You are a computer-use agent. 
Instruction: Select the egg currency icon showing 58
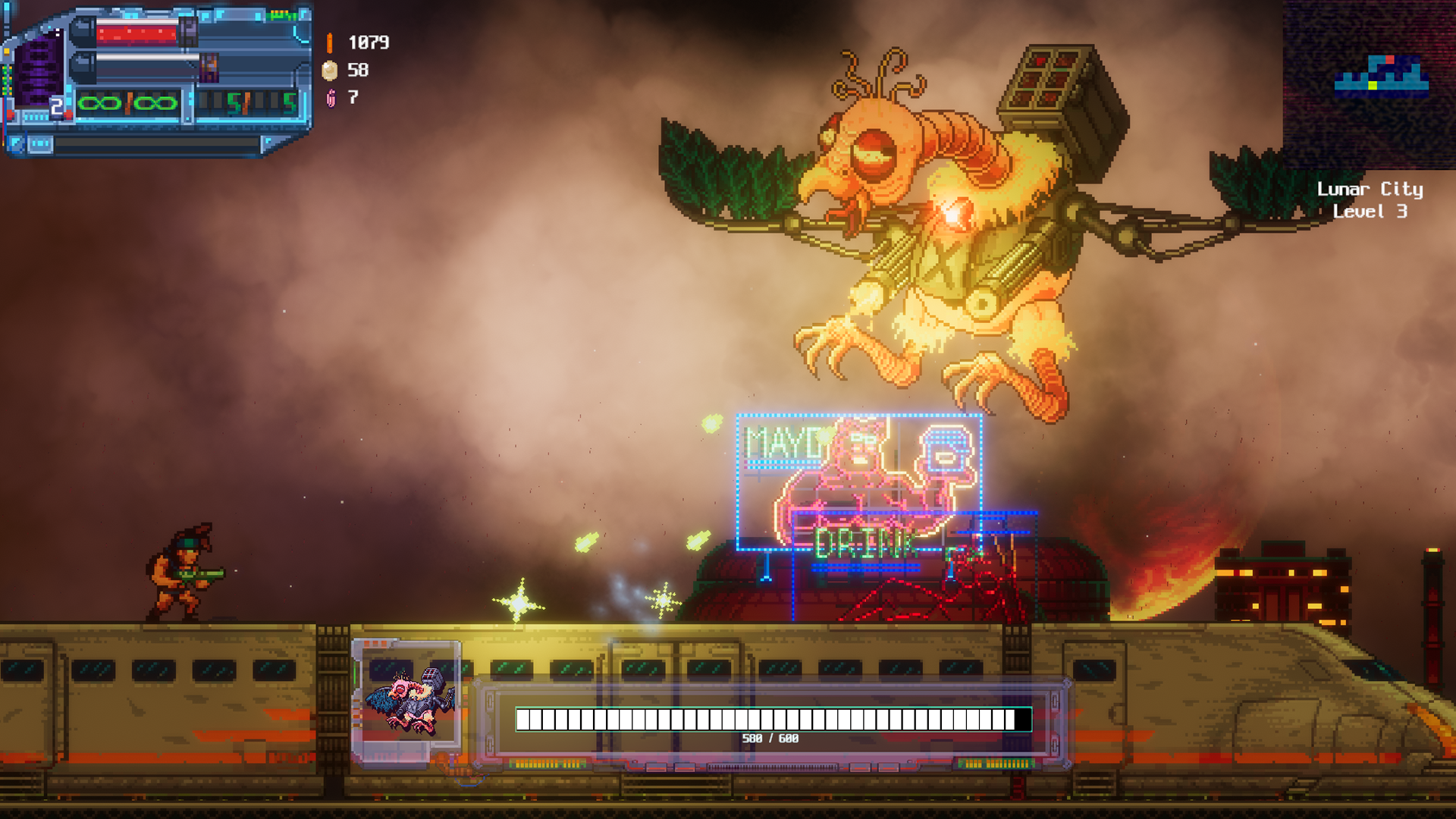point(330,71)
